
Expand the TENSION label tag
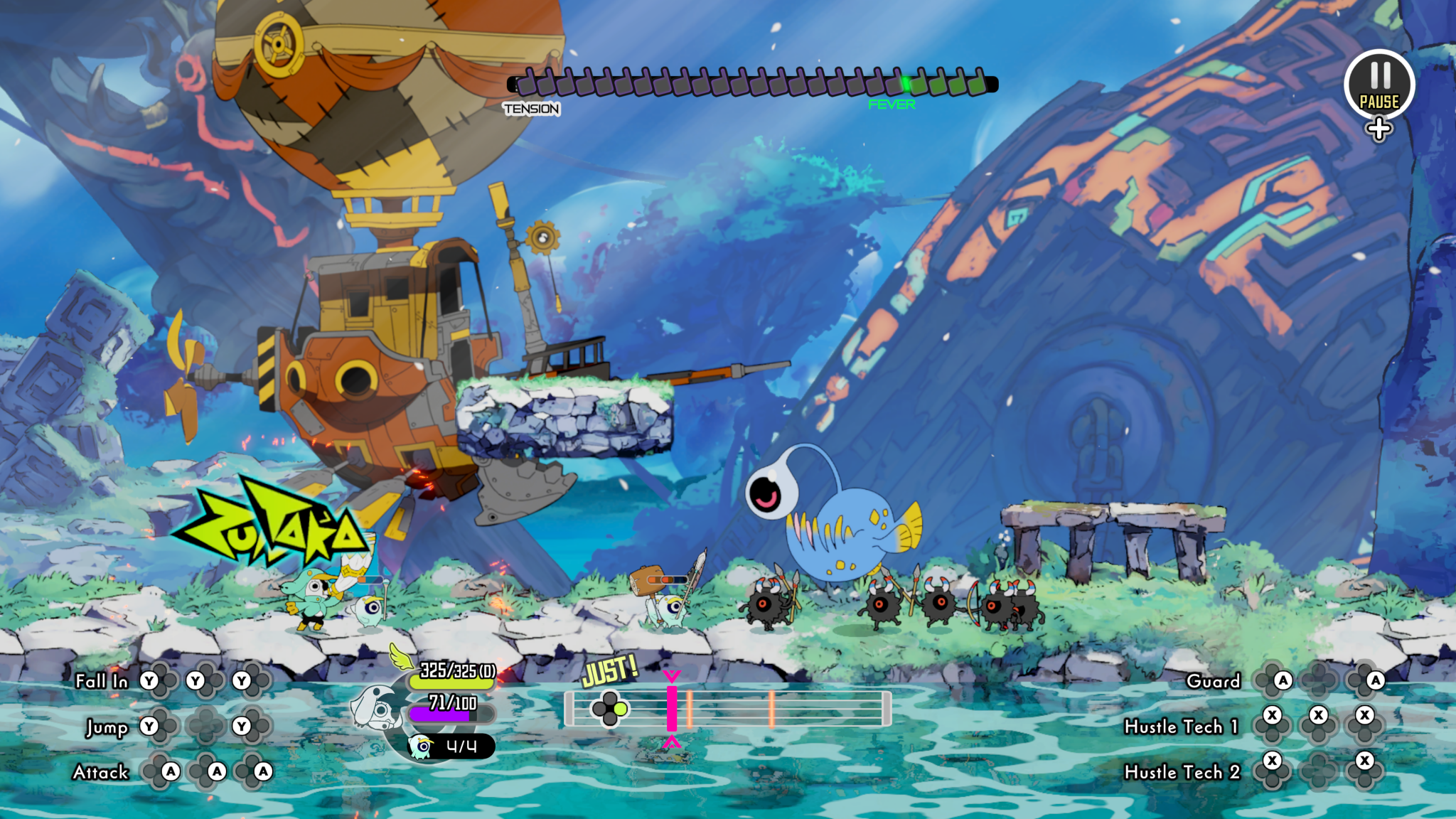[532, 108]
